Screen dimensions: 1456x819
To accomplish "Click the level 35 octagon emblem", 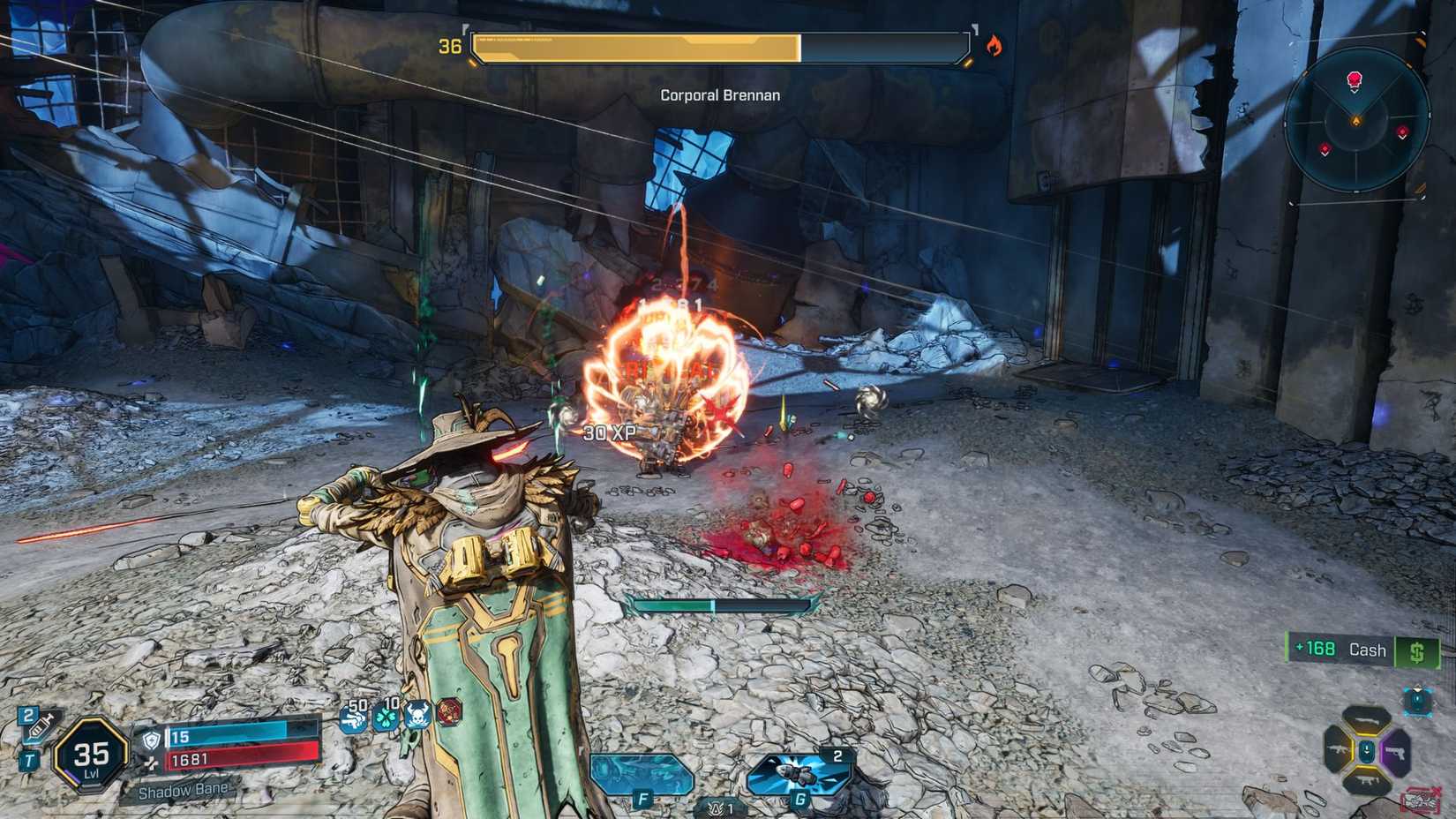I will click(x=92, y=757).
